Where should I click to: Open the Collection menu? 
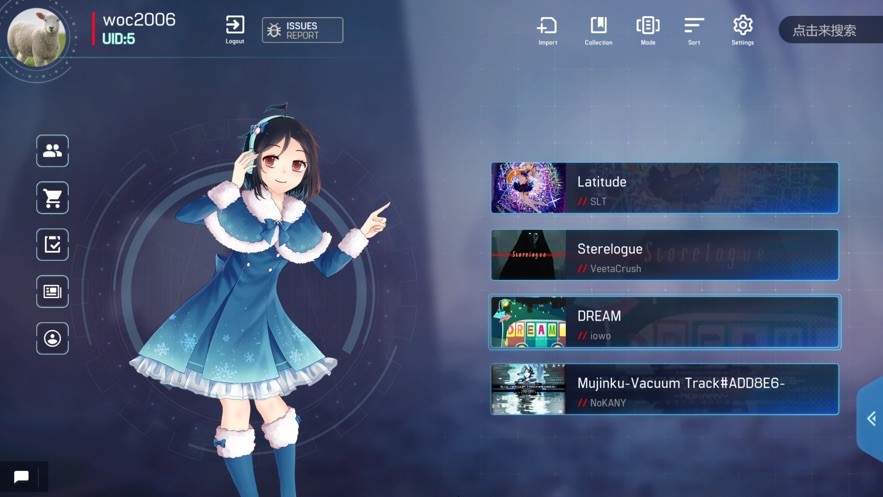pos(598,30)
